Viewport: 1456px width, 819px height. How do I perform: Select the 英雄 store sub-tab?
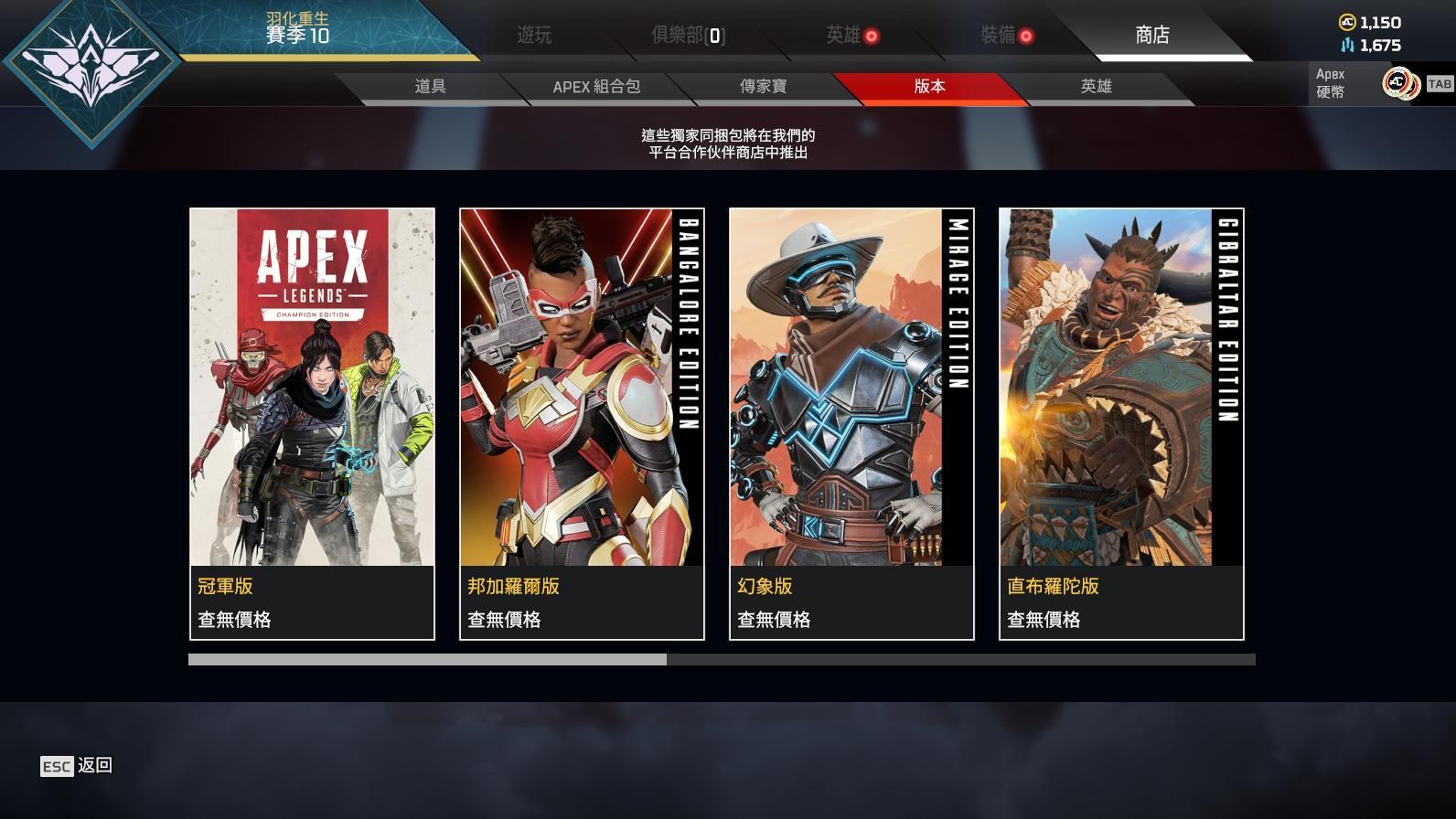click(1097, 87)
